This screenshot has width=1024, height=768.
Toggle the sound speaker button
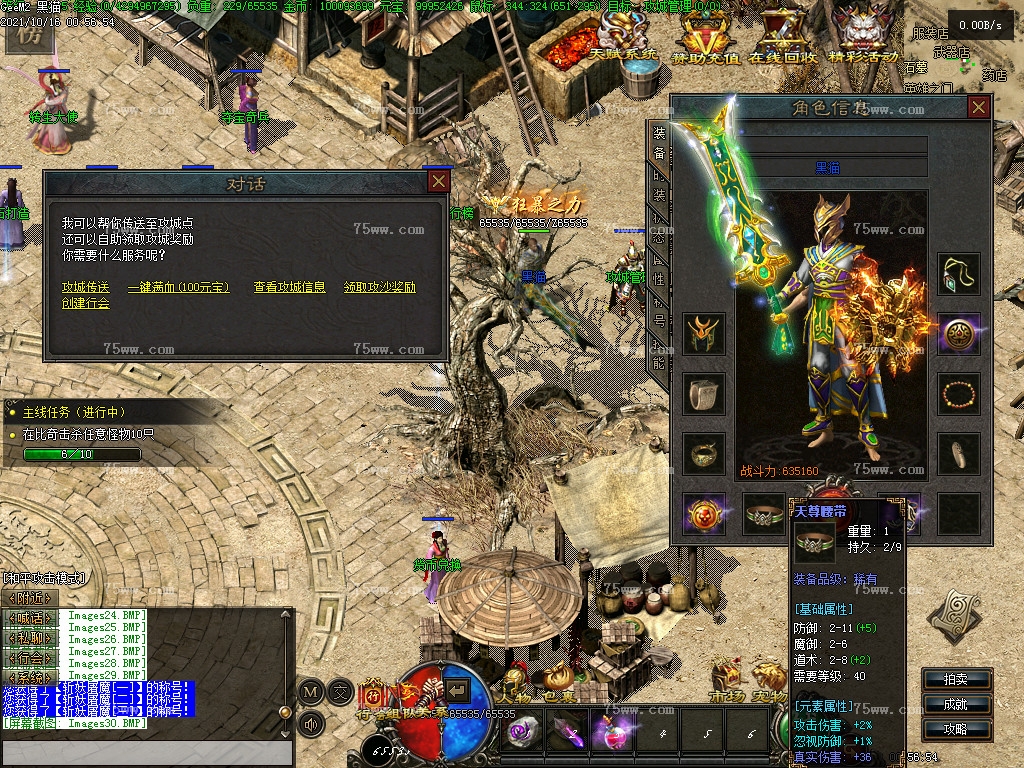pyautogui.click(x=311, y=723)
